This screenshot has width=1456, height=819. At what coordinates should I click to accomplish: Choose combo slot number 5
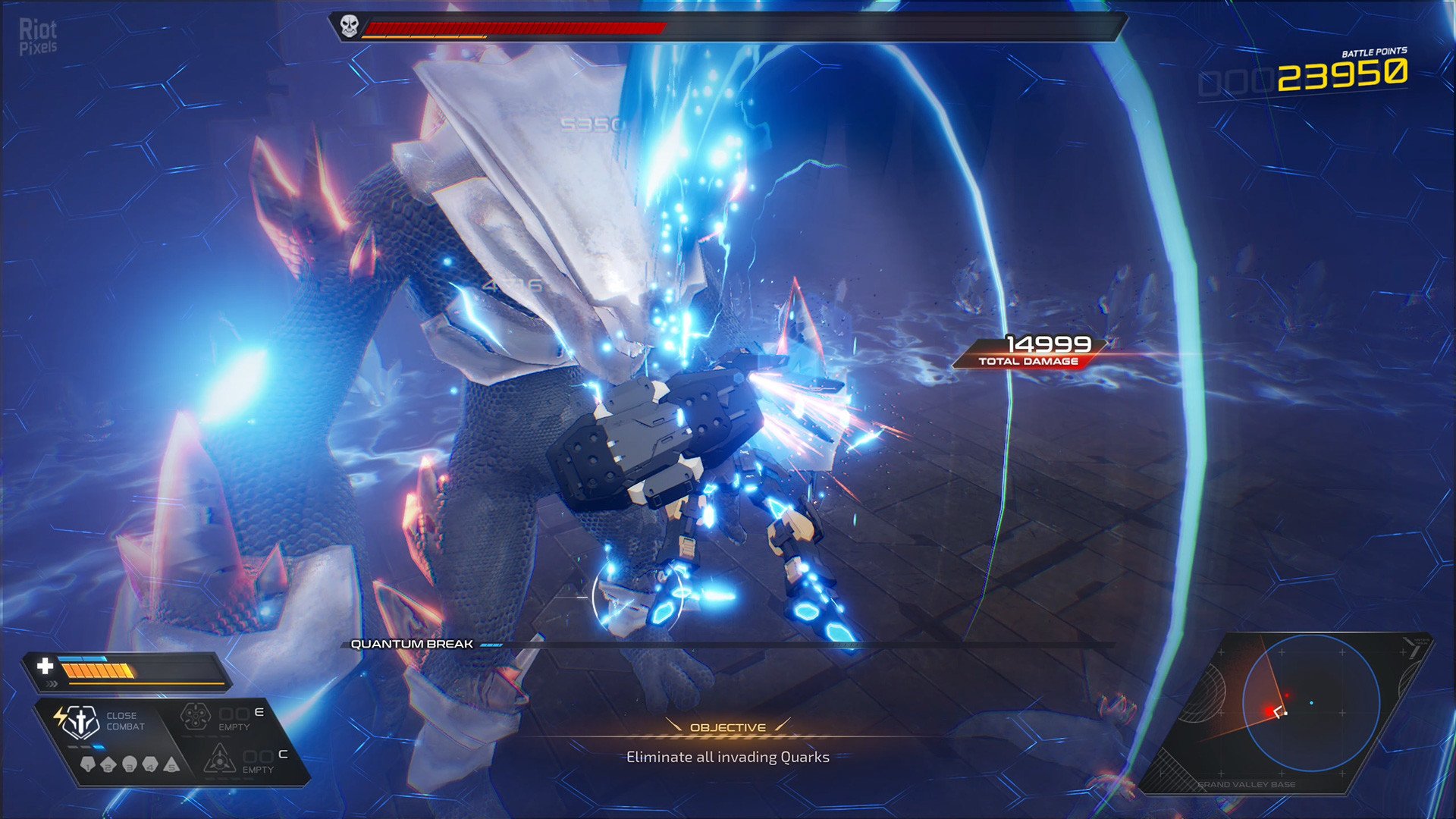click(x=172, y=764)
